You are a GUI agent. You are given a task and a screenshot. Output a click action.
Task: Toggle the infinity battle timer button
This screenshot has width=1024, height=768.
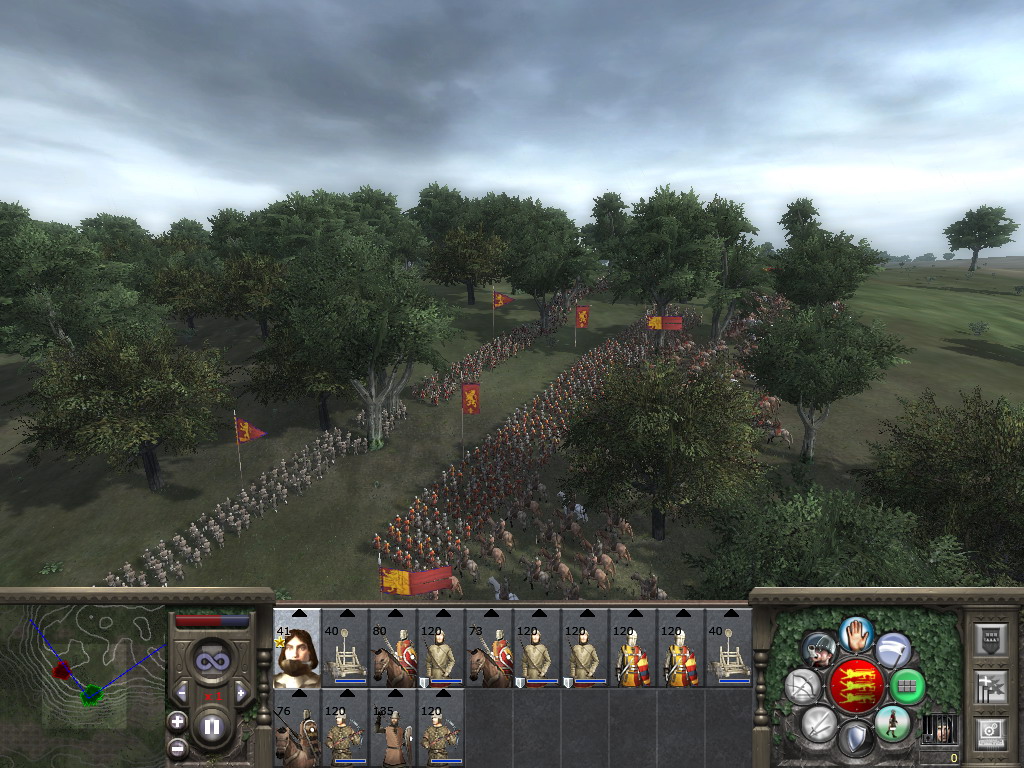coord(211,660)
